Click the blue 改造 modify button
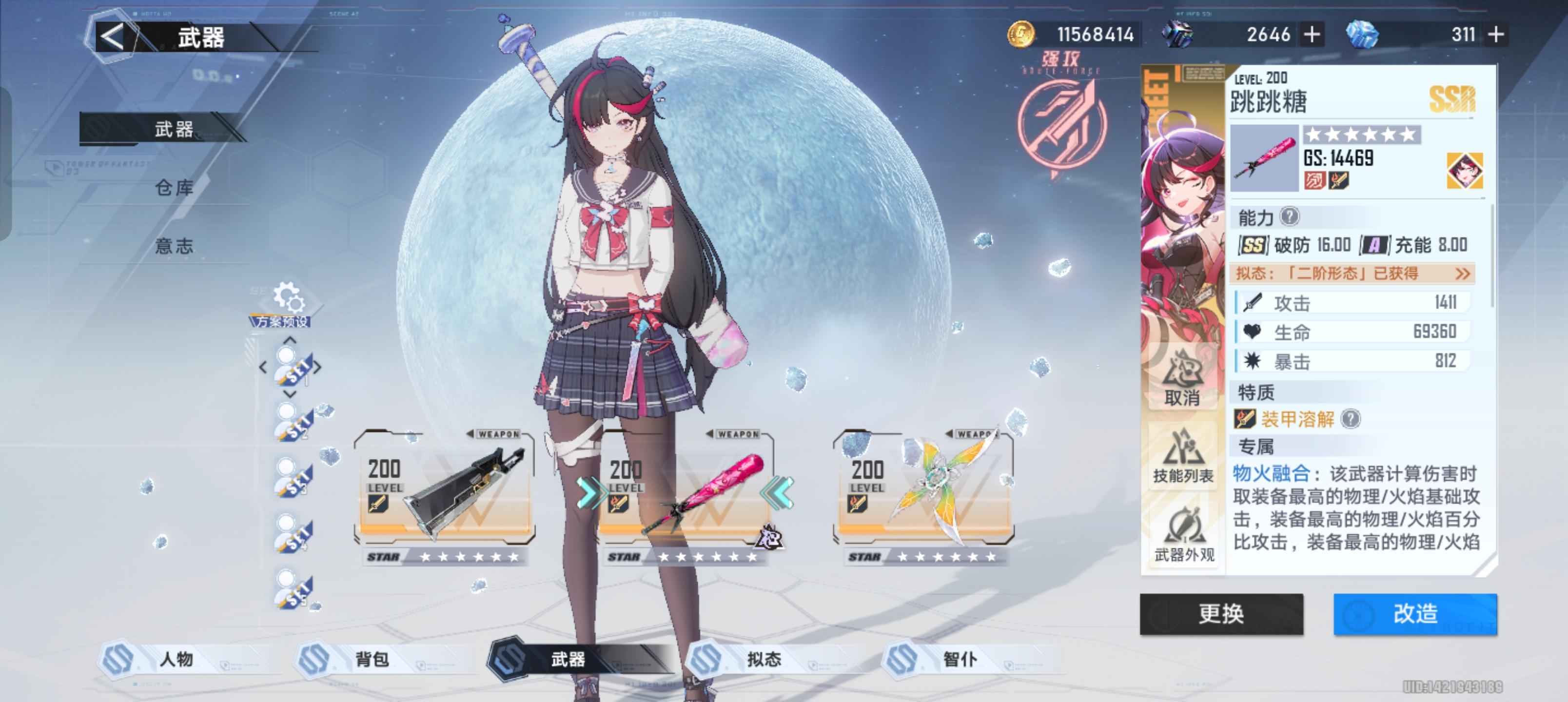 tap(1414, 614)
